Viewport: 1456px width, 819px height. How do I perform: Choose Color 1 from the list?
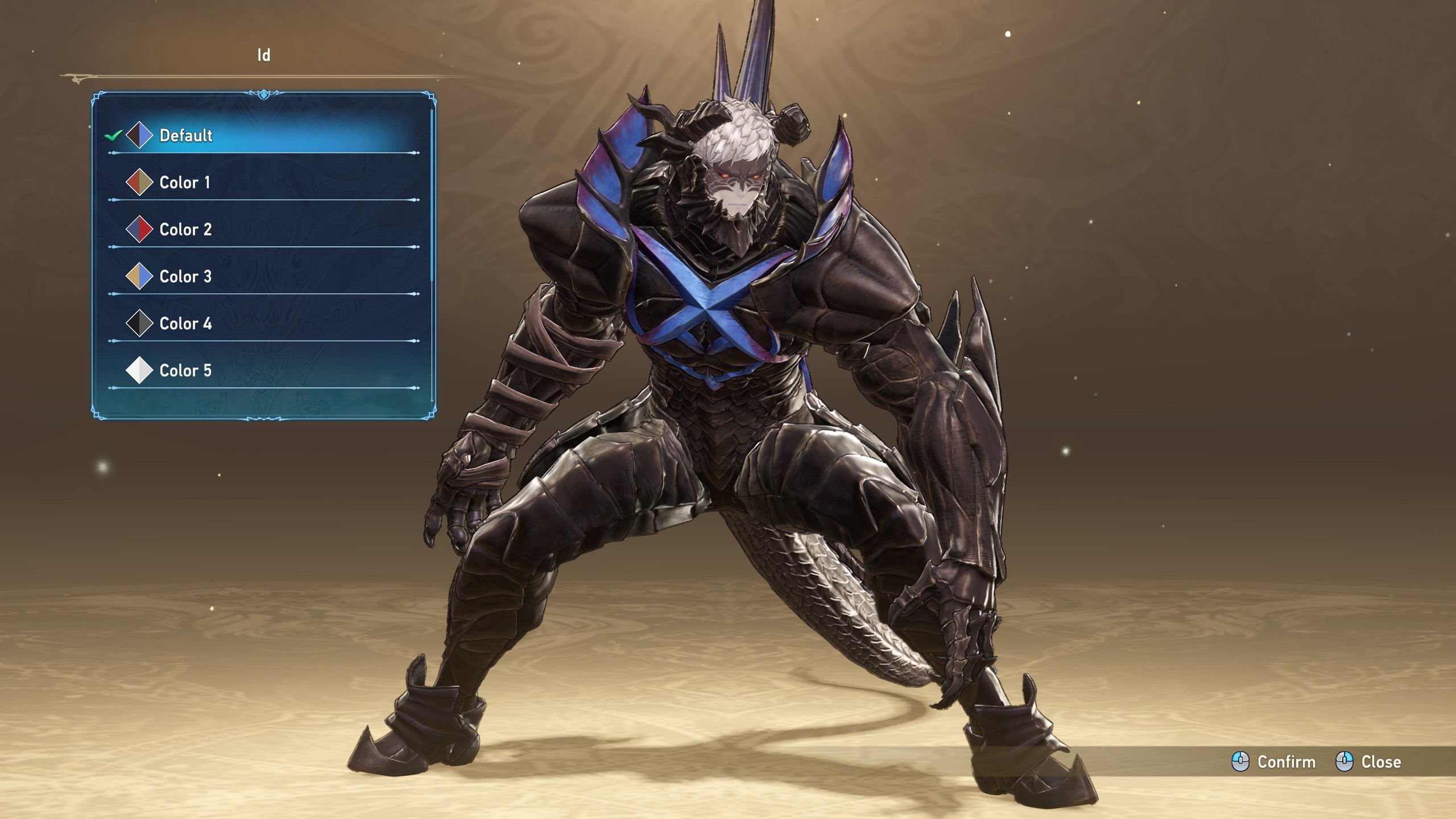(x=184, y=183)
